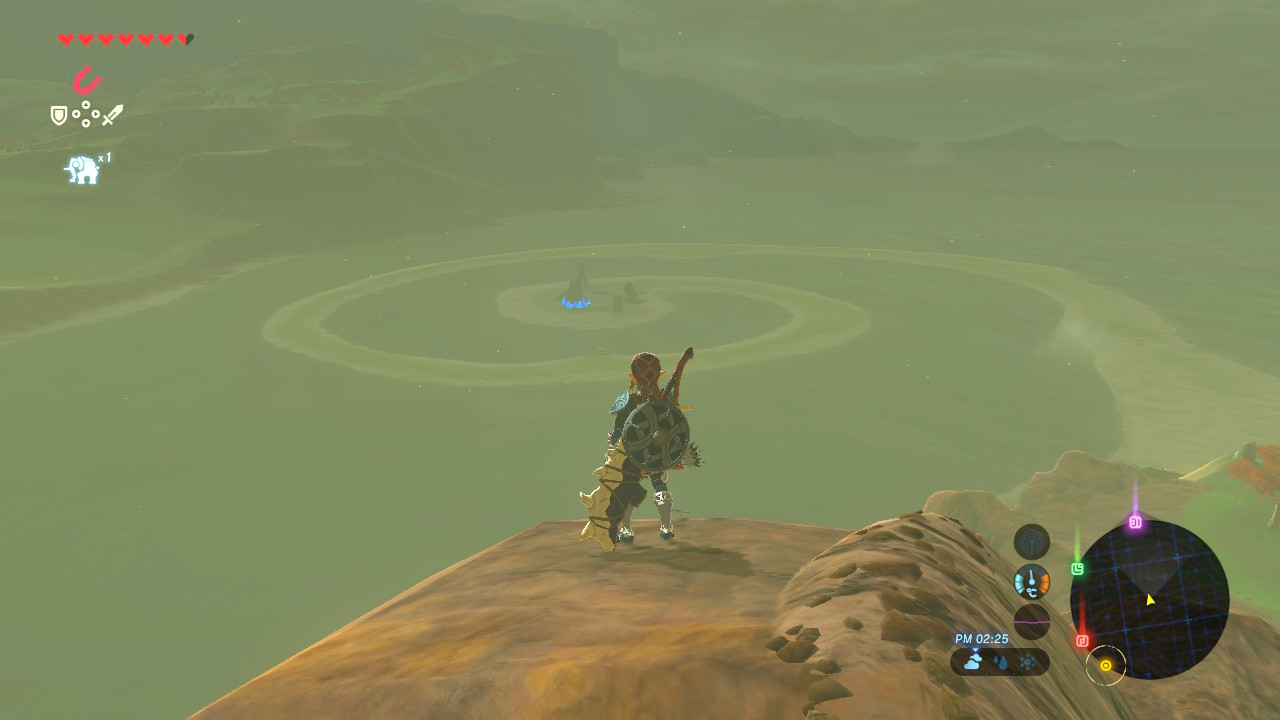Screen dimensions: 1280x720
Task: Select the yellow objective marker on minimap
Action: click(x=1106, y=665)
